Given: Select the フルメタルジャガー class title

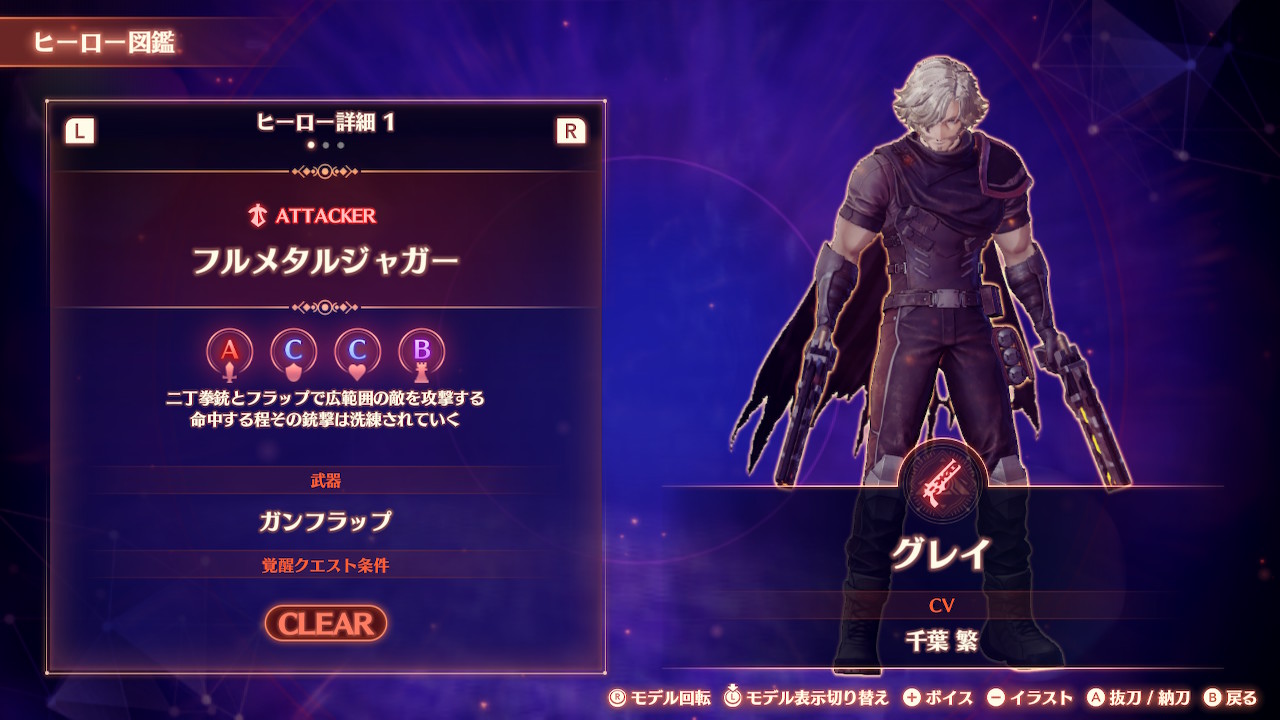Looking at the screenshot, I should coord(325,262).
